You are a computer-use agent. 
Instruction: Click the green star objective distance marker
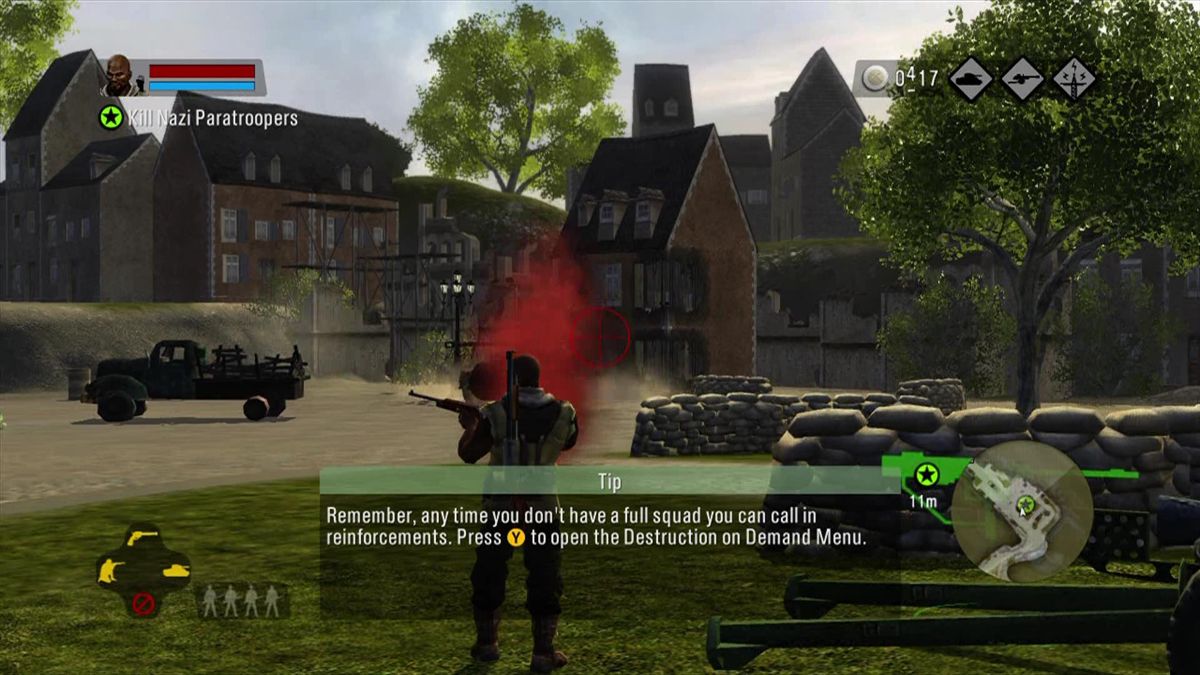tap(927, 475)
